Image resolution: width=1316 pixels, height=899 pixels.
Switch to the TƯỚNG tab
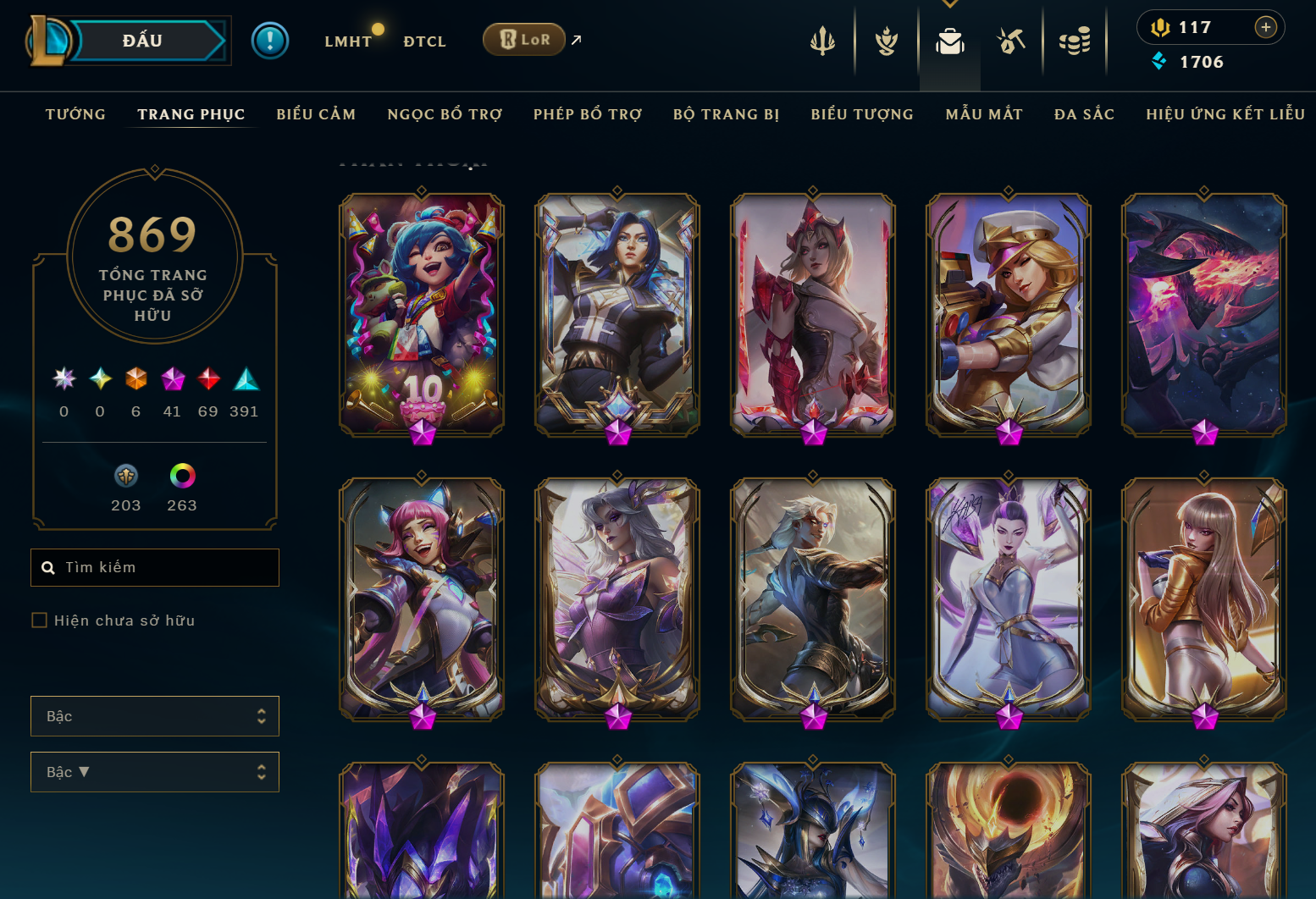coord(75,113)
